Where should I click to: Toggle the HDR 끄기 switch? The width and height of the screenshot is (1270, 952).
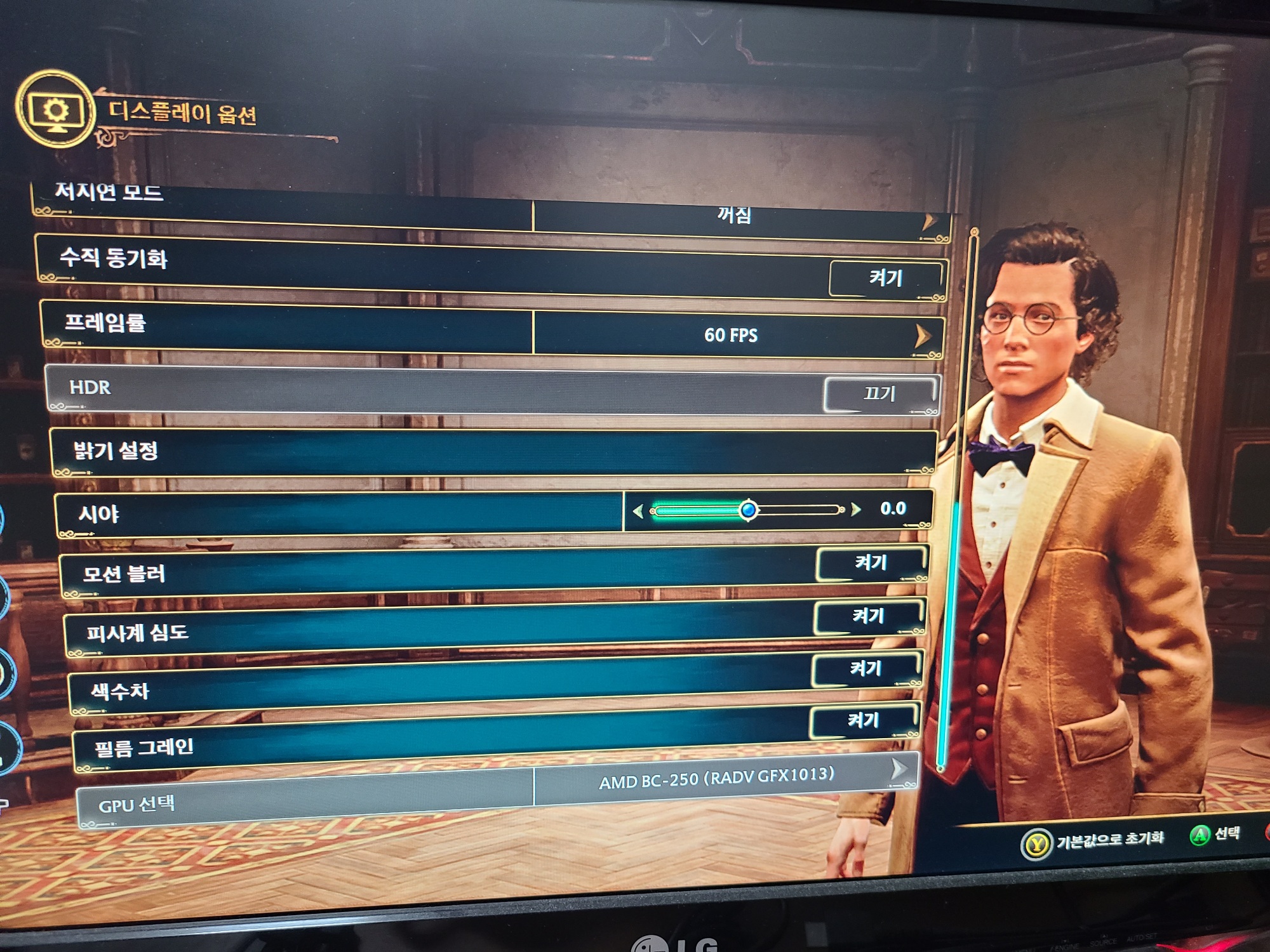point(880,394)
